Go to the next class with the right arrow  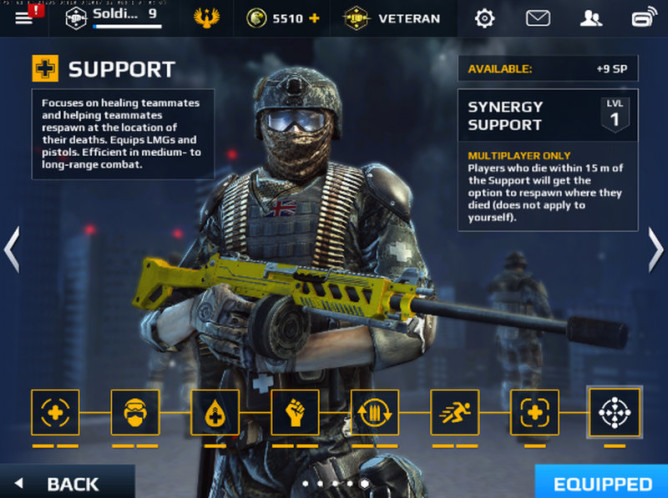(655, 250)
